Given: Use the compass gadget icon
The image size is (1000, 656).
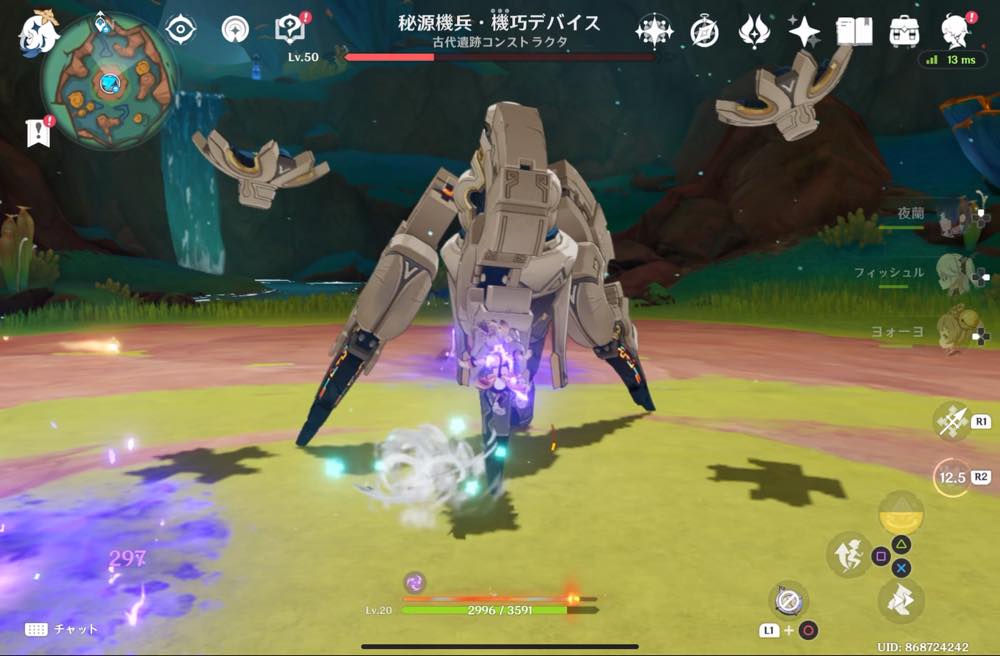Looking at the screenshot, I should 788,600.
